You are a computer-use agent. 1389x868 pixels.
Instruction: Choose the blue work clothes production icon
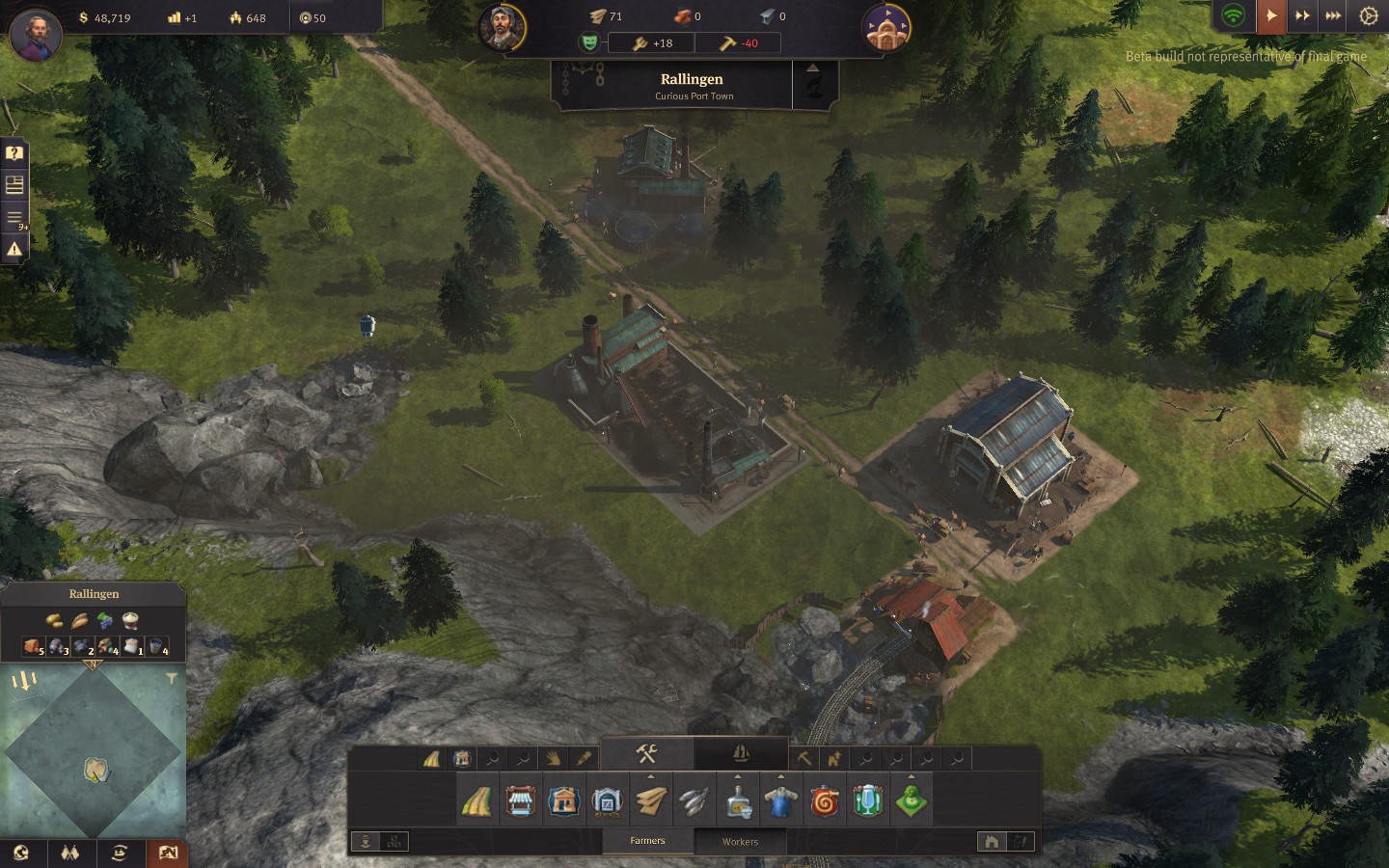tap(781, 801)
